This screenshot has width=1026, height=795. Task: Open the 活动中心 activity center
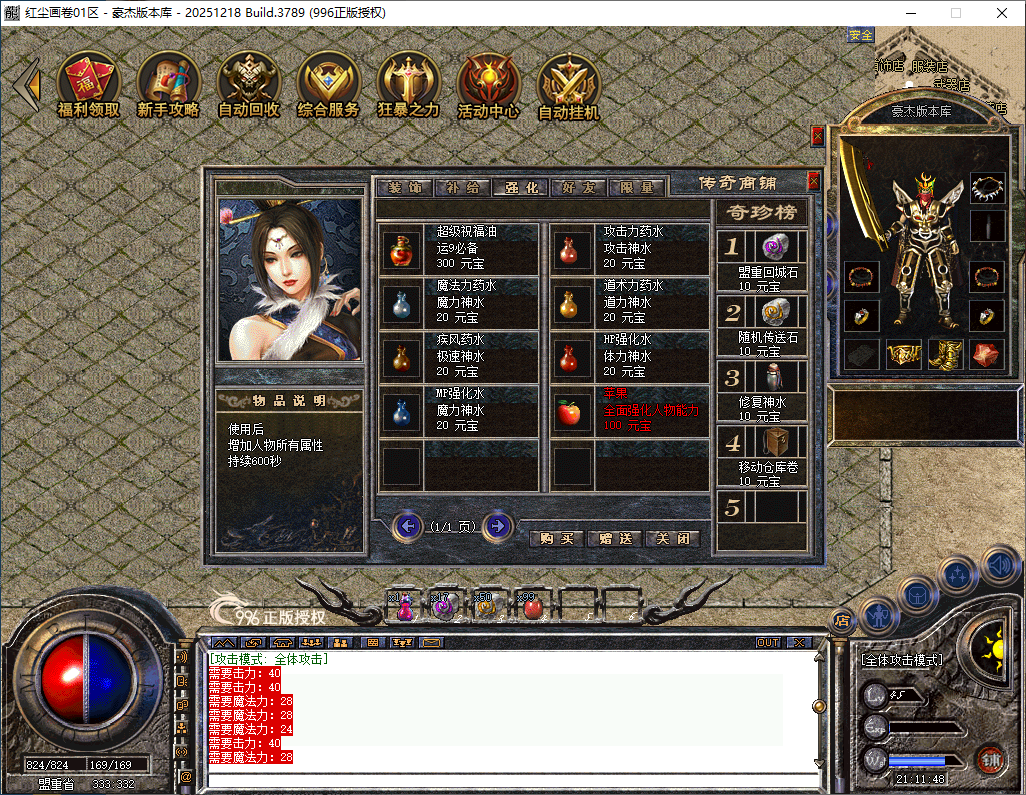[488, 86]
